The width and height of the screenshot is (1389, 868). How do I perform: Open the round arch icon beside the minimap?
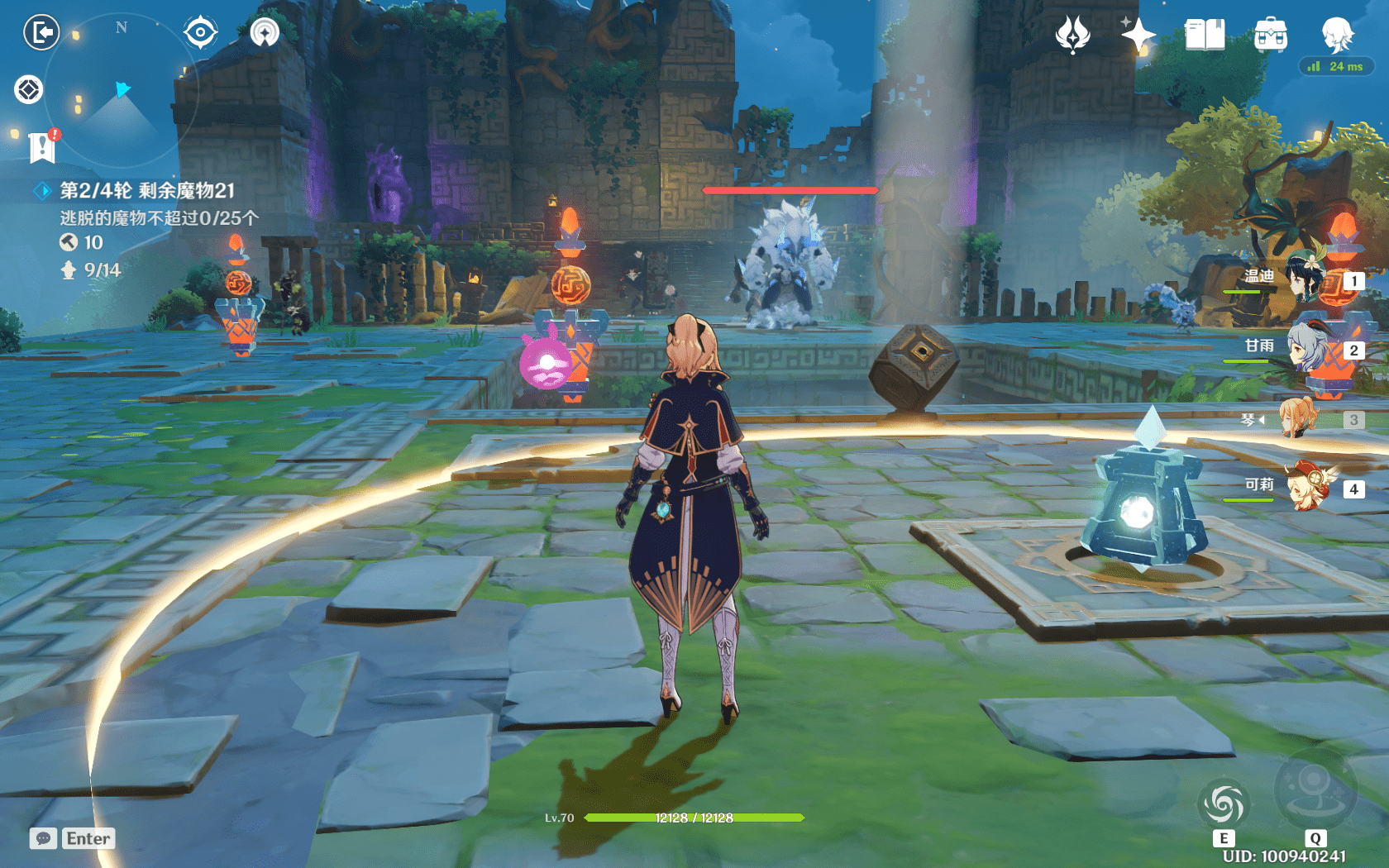point(265,33)
